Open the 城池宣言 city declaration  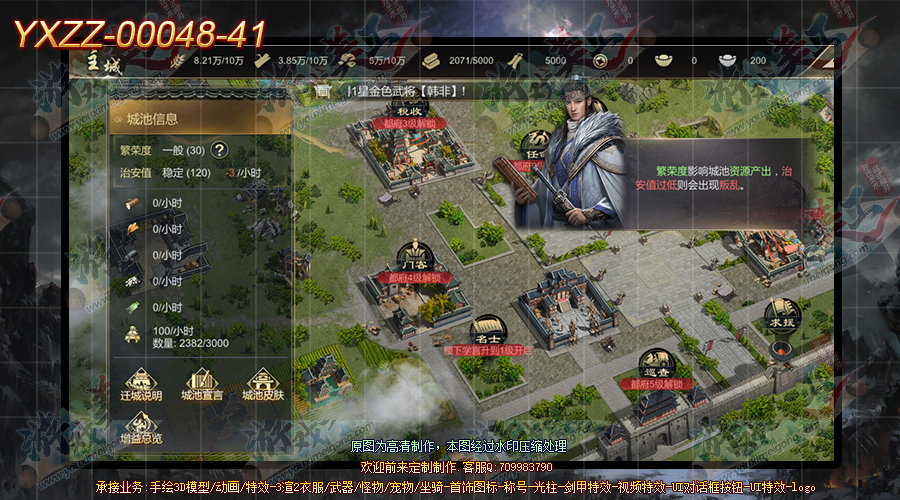pyautogui.click(x=201, y=384)
